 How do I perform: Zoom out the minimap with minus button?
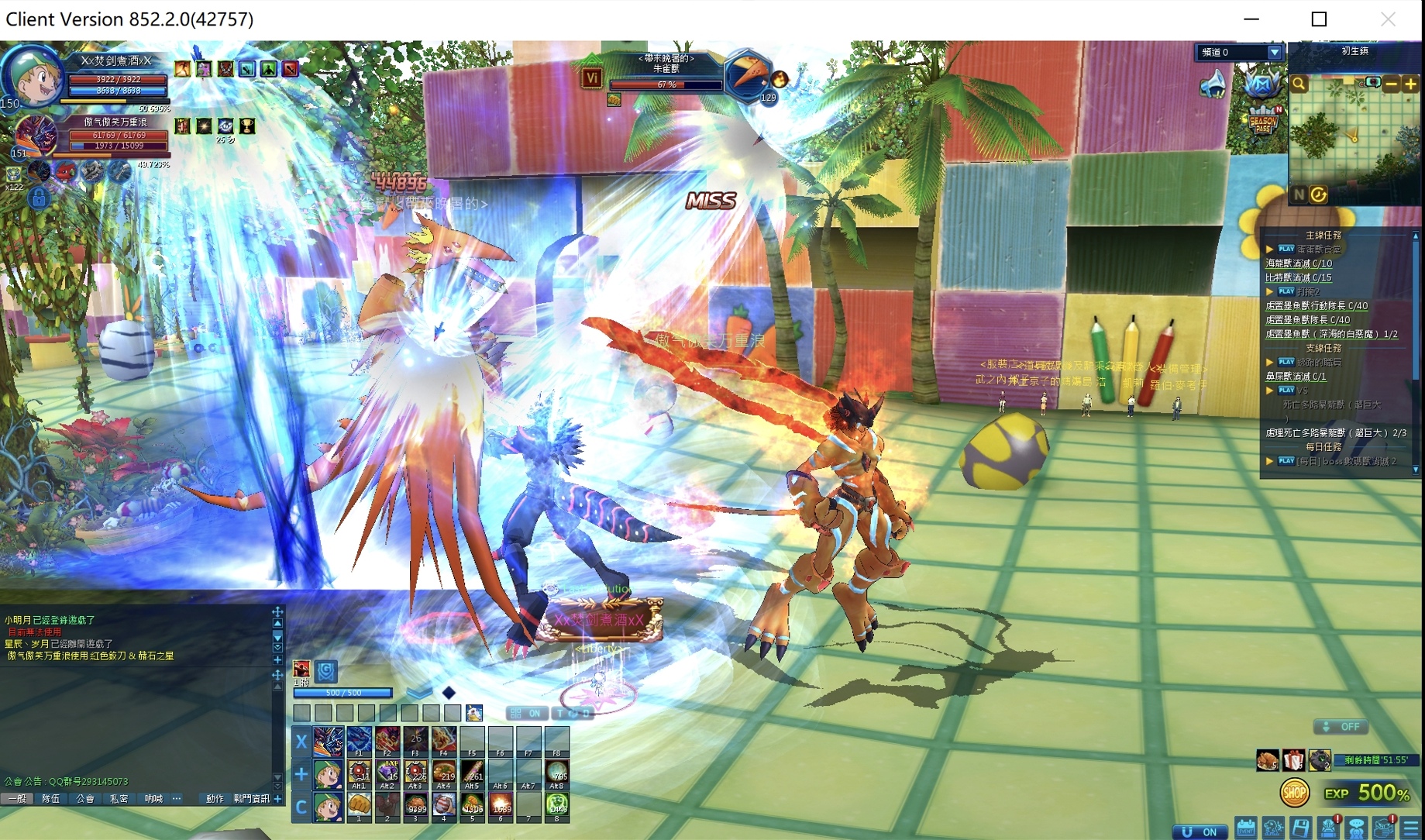click(1392, 84)
